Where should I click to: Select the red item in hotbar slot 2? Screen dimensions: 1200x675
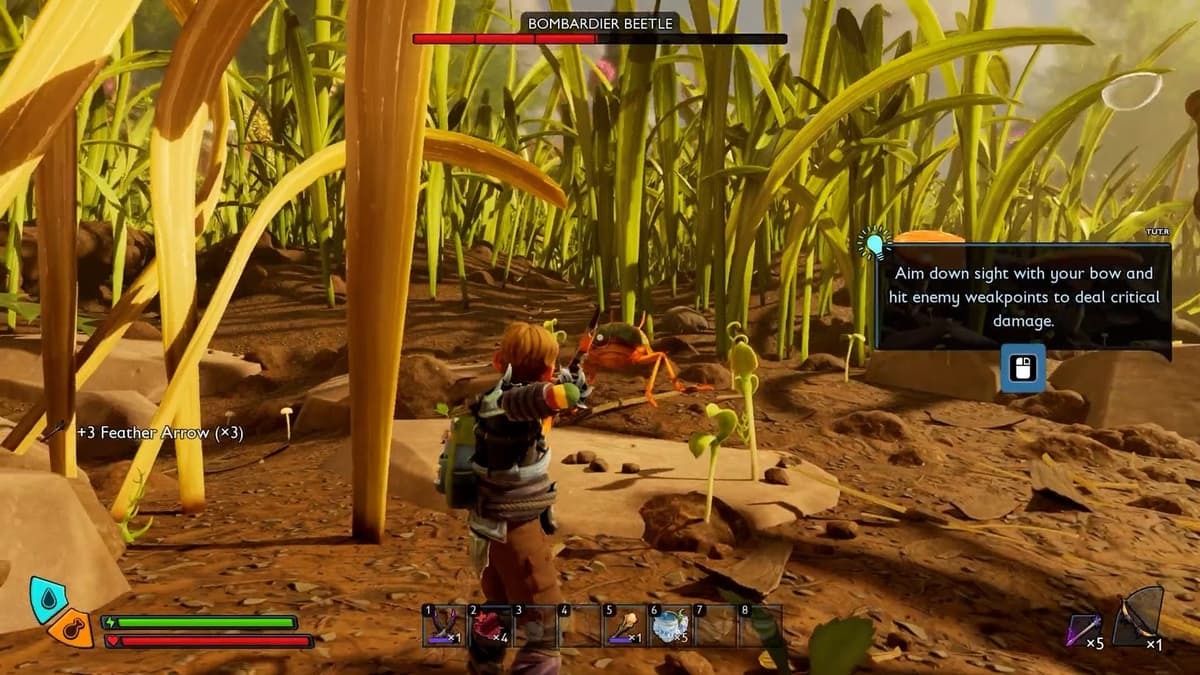[489, 626]
